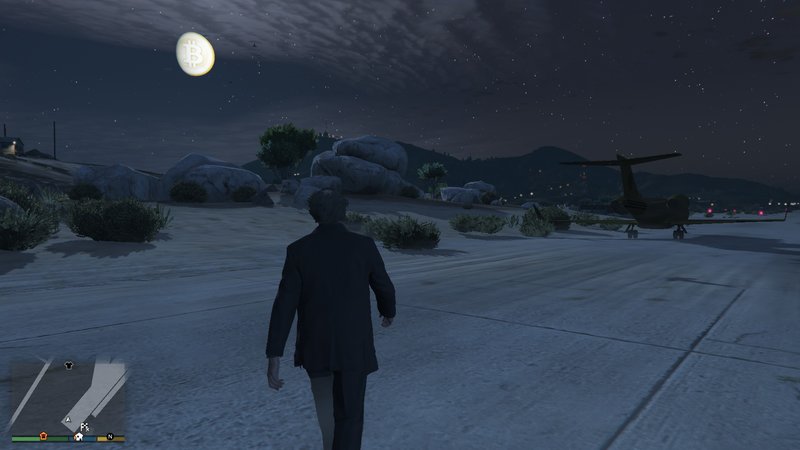800x450 pixels.
Task: Select the t-shirt clothing store blip
Action: pyautogui.click(x=68, y=365)
